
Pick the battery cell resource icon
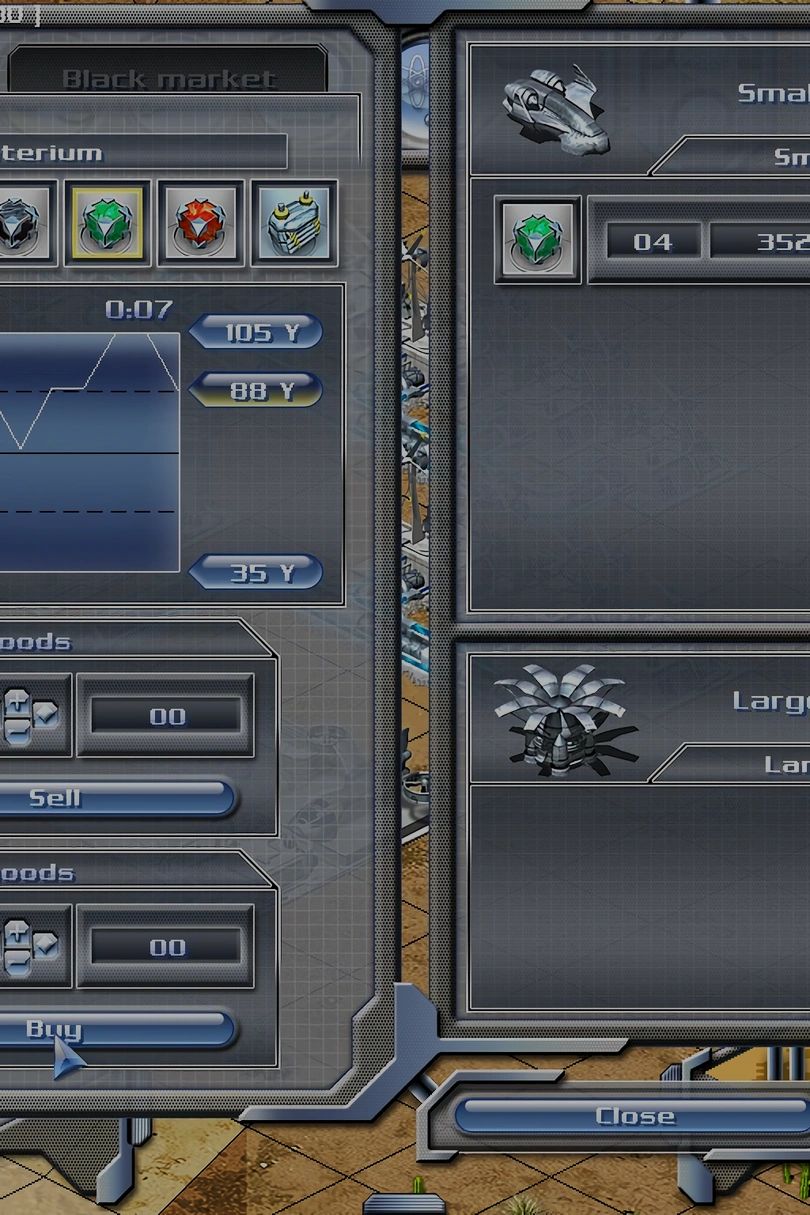[294, 223]
